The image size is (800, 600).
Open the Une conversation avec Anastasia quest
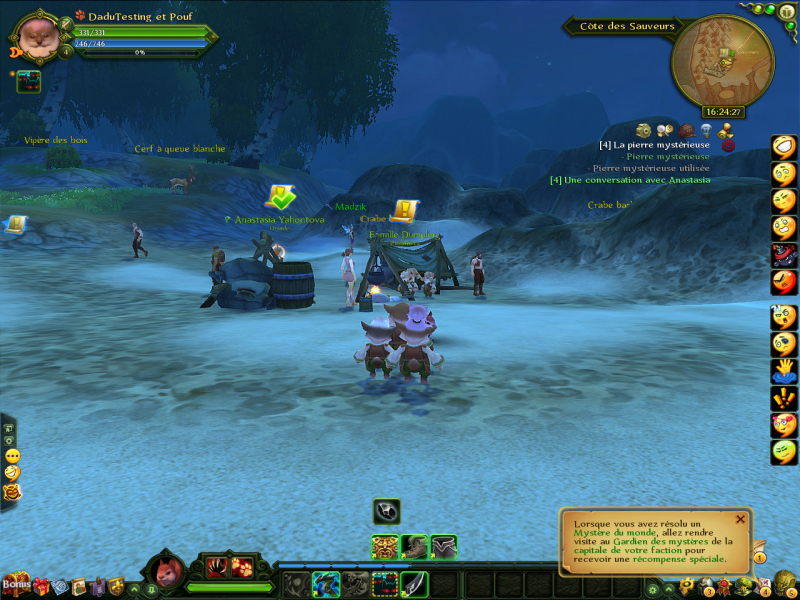click(630, 180)
